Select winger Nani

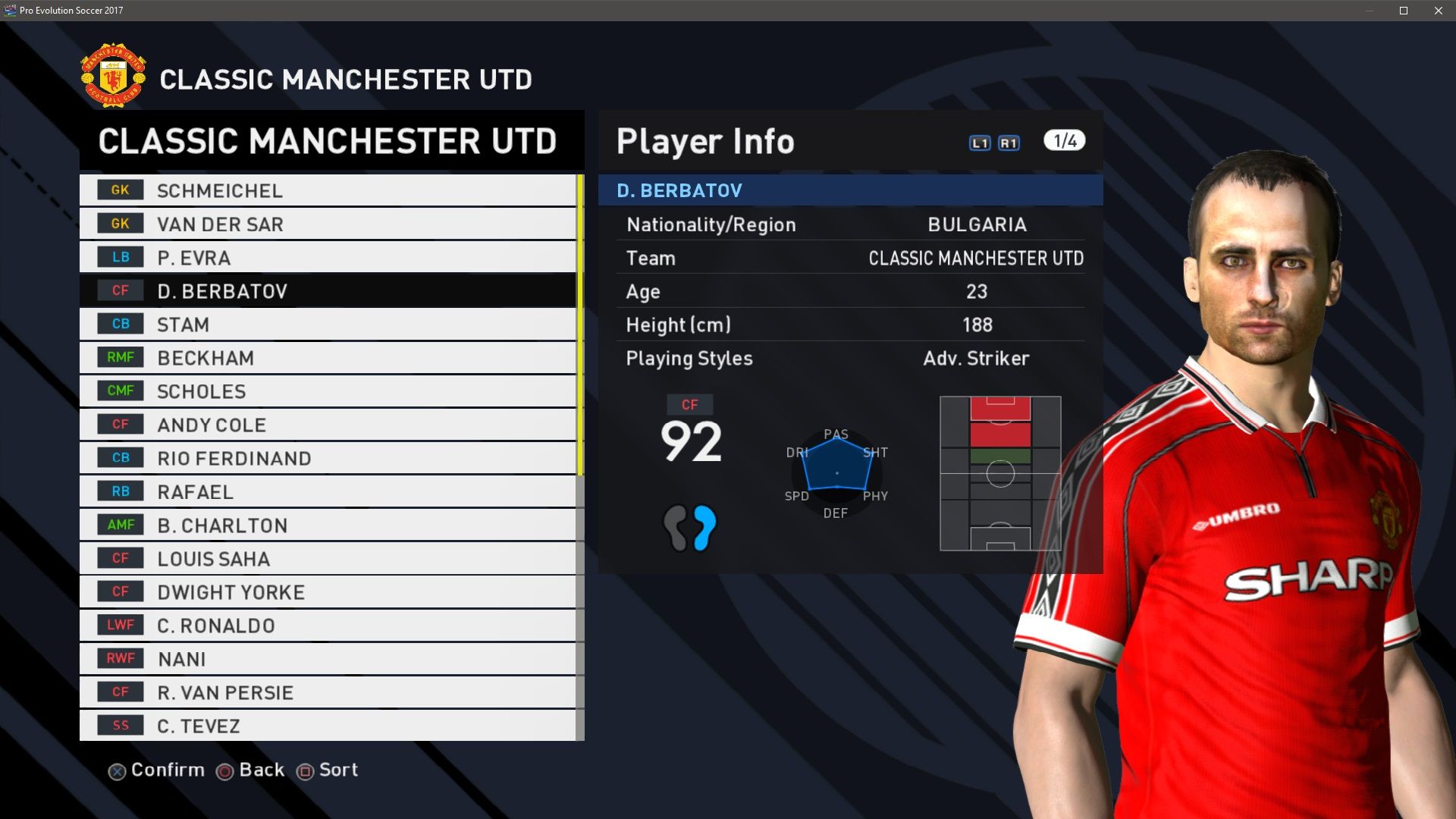pyautogui.click(x=328, y=658)
